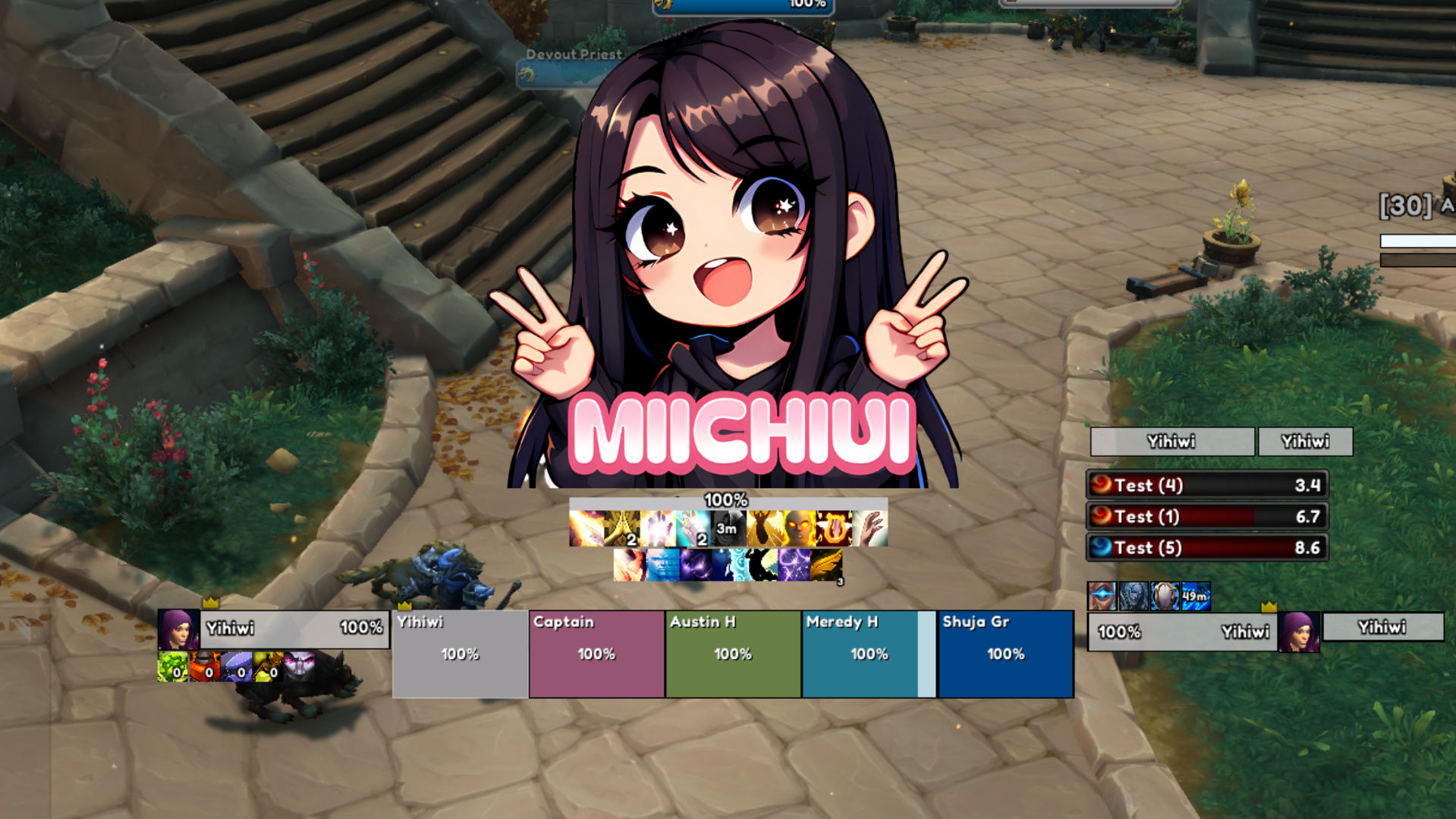This screenshot has width=1456, height=819.
Task: Click the praying hands buff icon
Action: [x=622, y=528]
